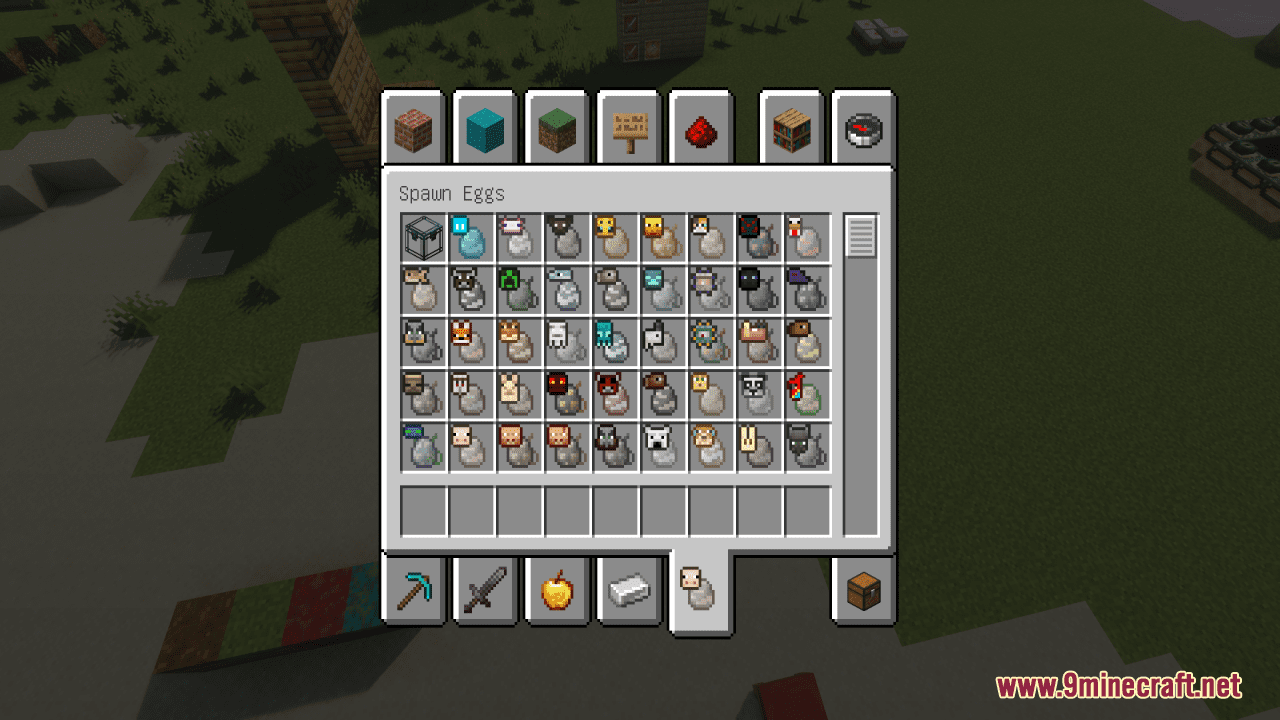Viewport: 1280px width, 720px height.
Task: Grab the Glow Squid spawn egg
Action: pos(615,342)
